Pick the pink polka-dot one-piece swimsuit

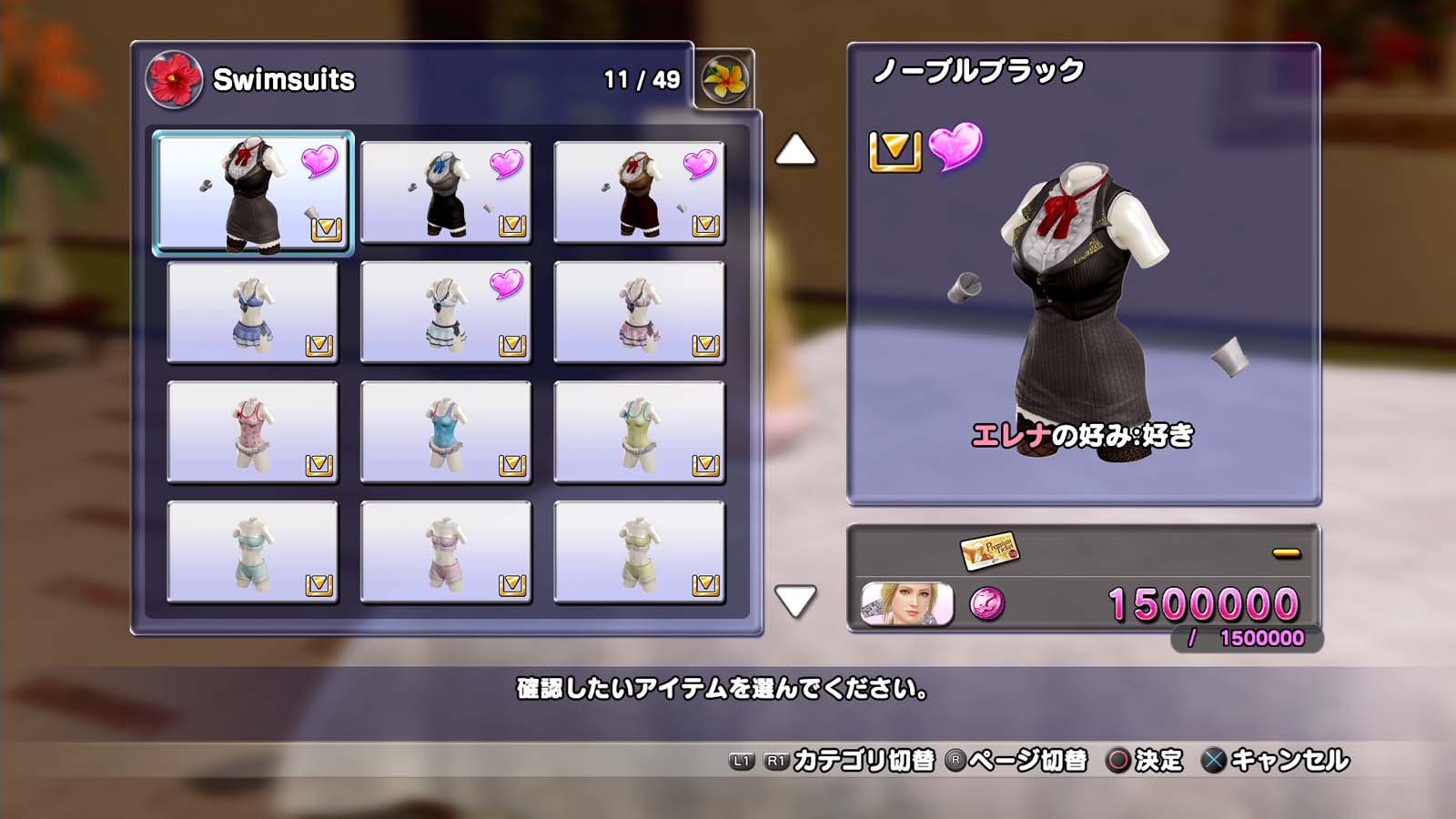coord(253,432)
